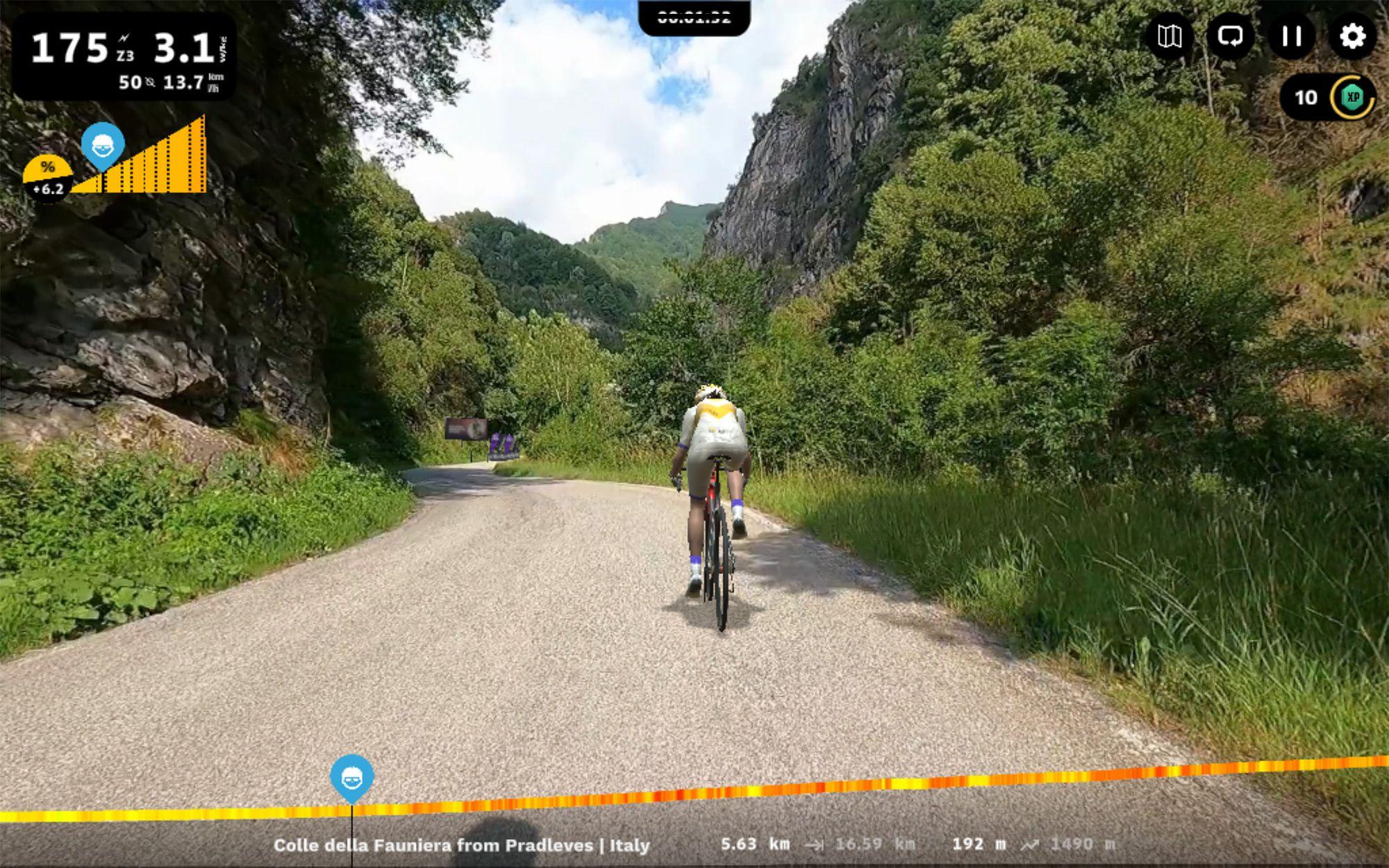Pause the ride
Viewport: 1389px width, 868px height.
pos(1291,36)
